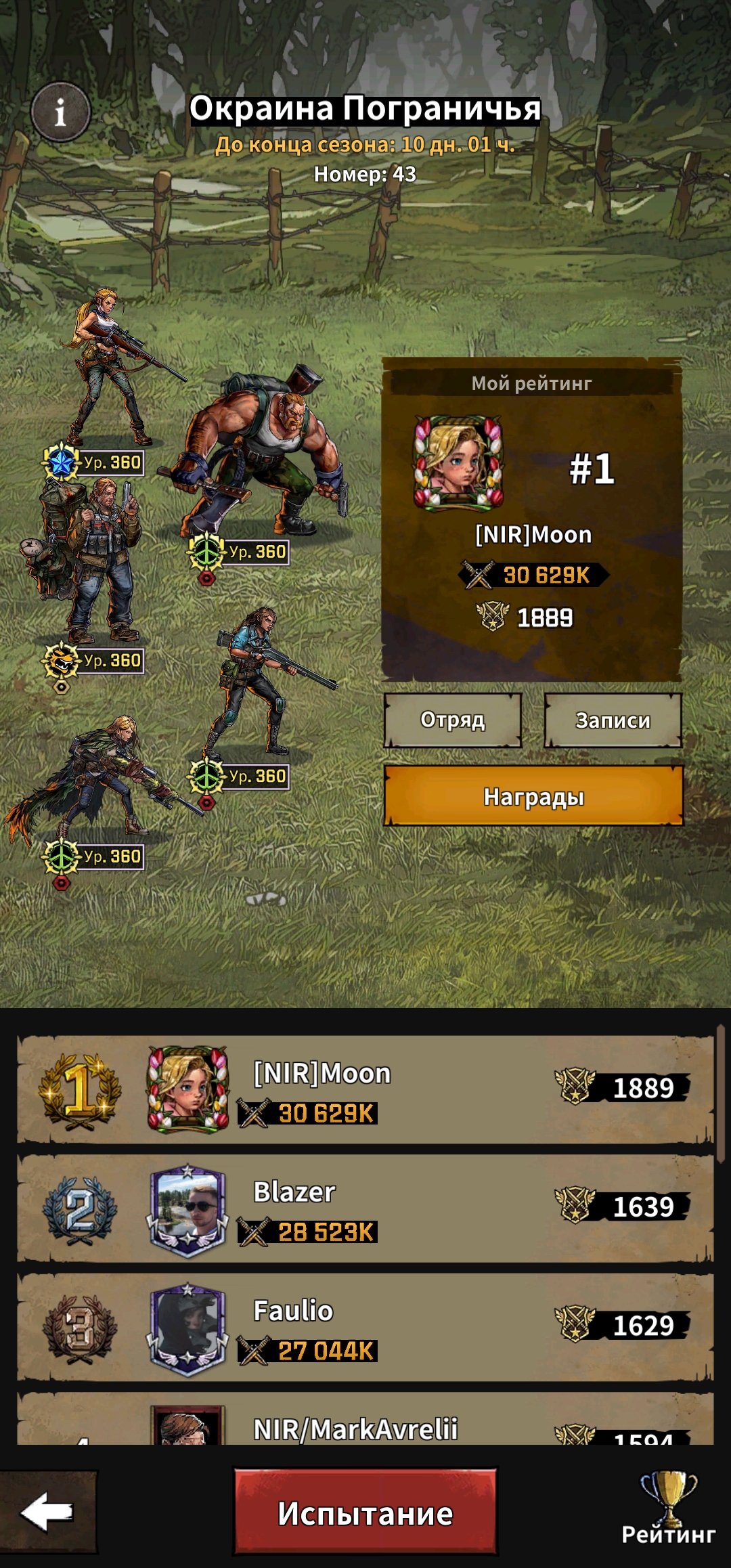
Task: Open Blazer's avatar portrait
Action: 187,1210
